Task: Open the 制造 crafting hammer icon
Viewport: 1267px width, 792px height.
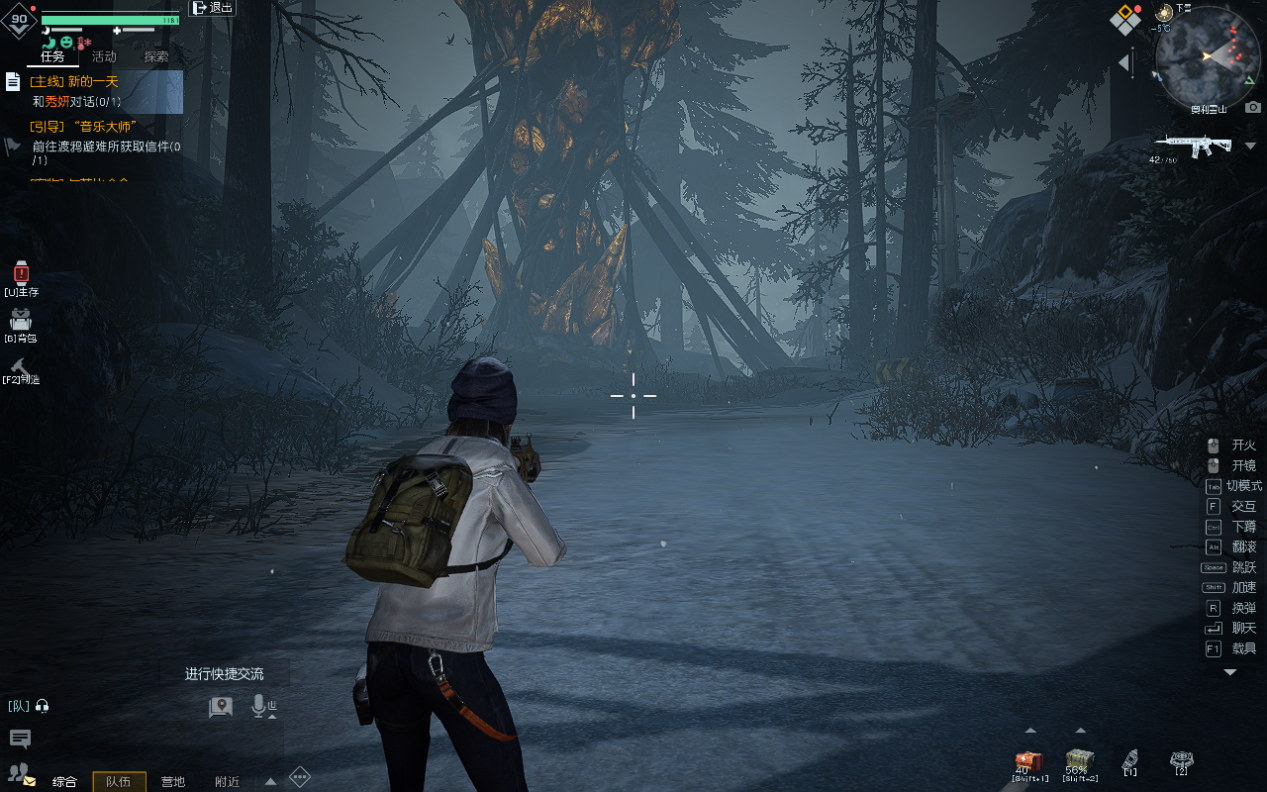Action: click(x=21, y=367)
